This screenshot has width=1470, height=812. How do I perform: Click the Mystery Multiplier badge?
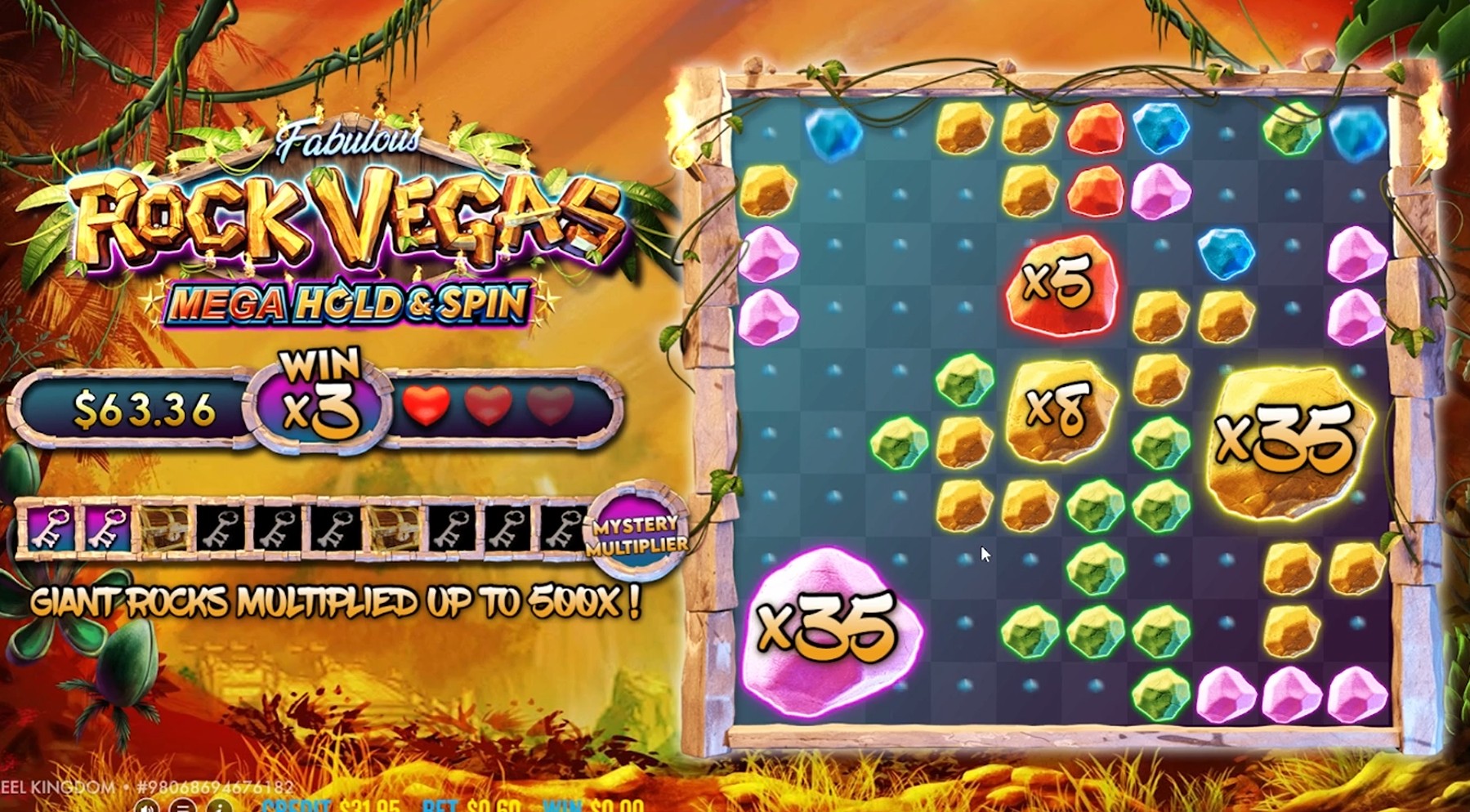coord(637,532)
